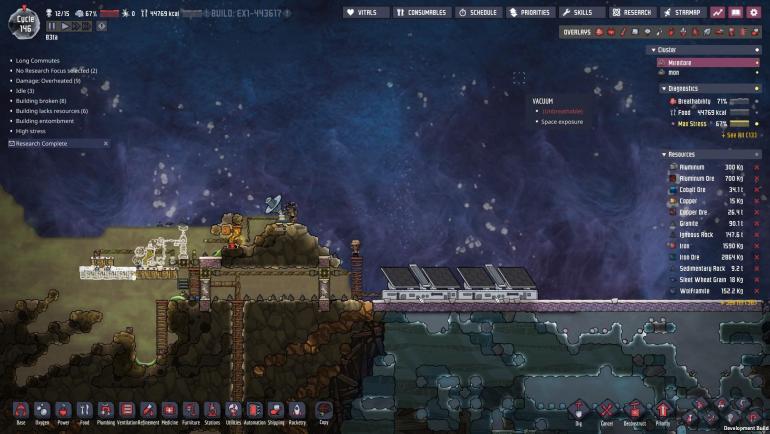This screenshot has height=434, width=770.
Task: Open the Vitals management screen
Action: (366, 13)
